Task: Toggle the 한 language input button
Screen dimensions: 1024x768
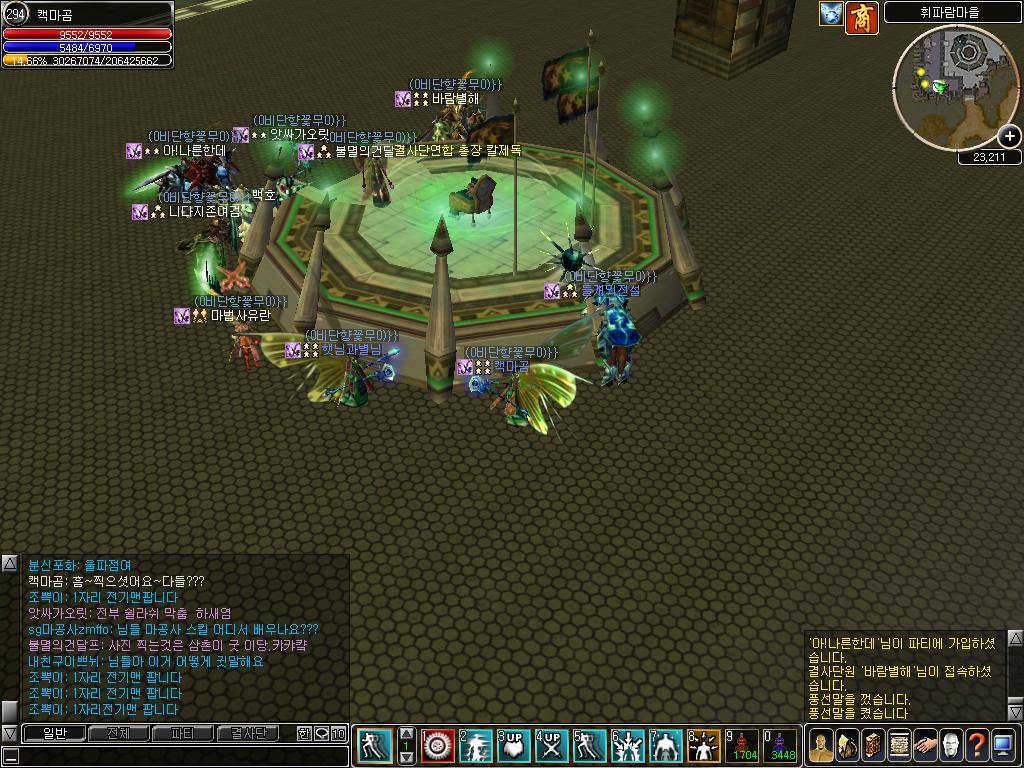Action: [304, 734]
